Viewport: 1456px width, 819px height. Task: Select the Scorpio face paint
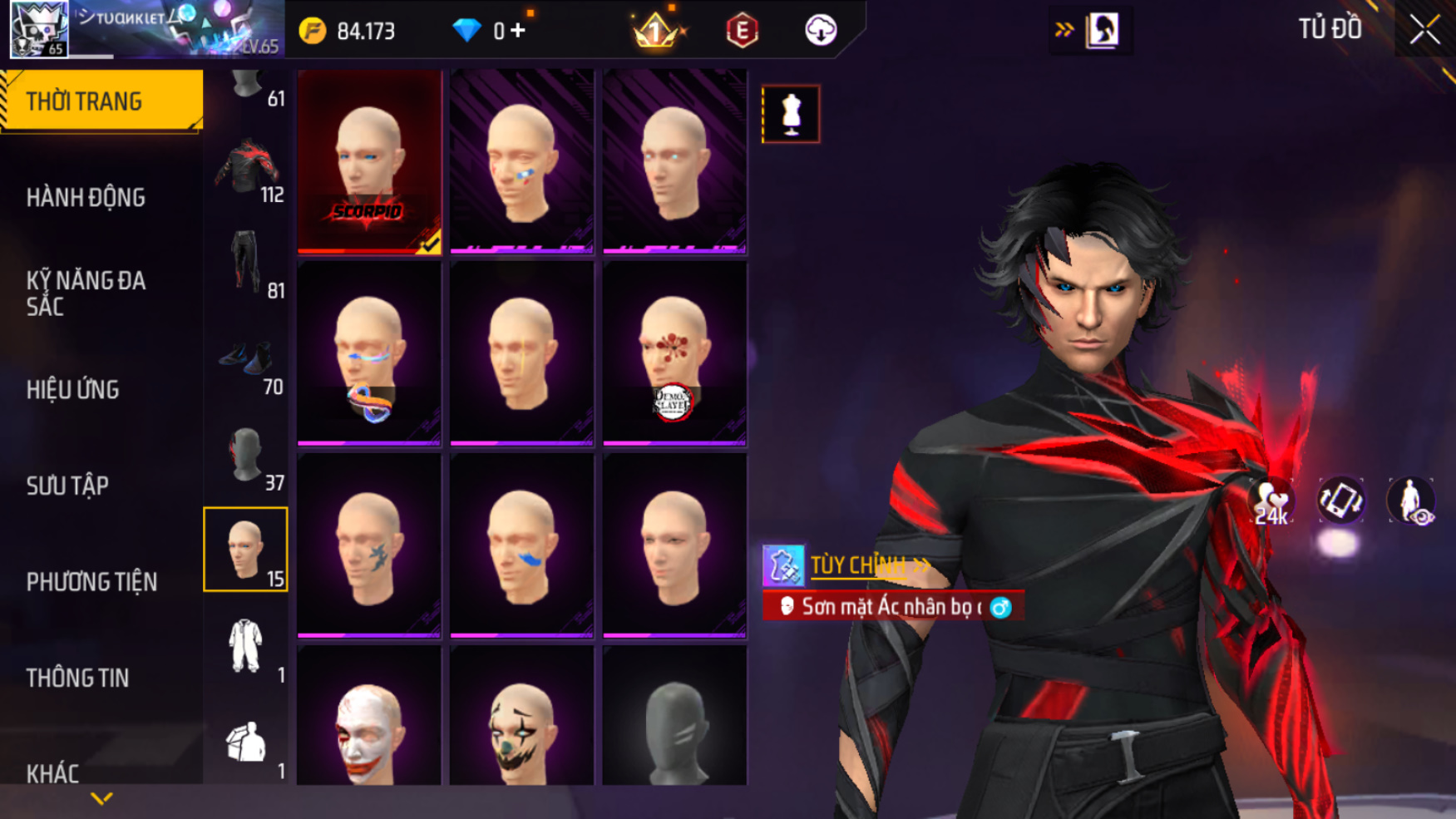click(369, 161)
